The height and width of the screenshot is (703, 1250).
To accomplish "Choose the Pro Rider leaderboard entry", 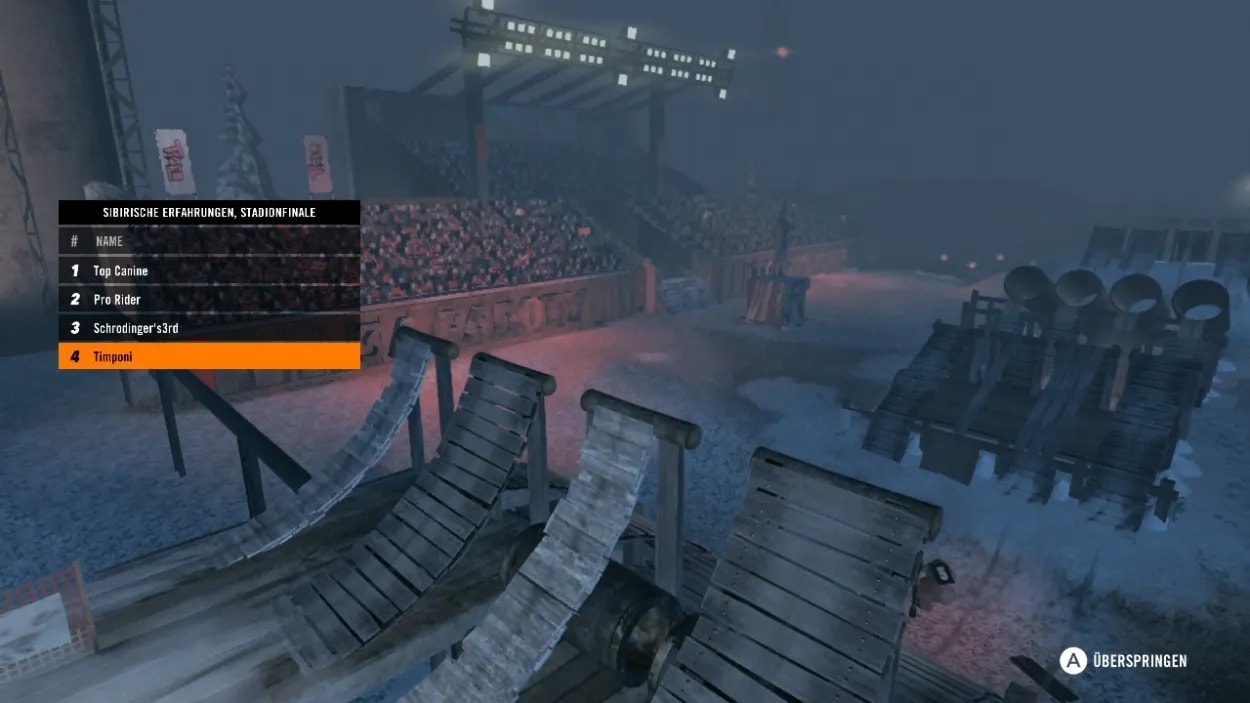I will tap(209, 300).
